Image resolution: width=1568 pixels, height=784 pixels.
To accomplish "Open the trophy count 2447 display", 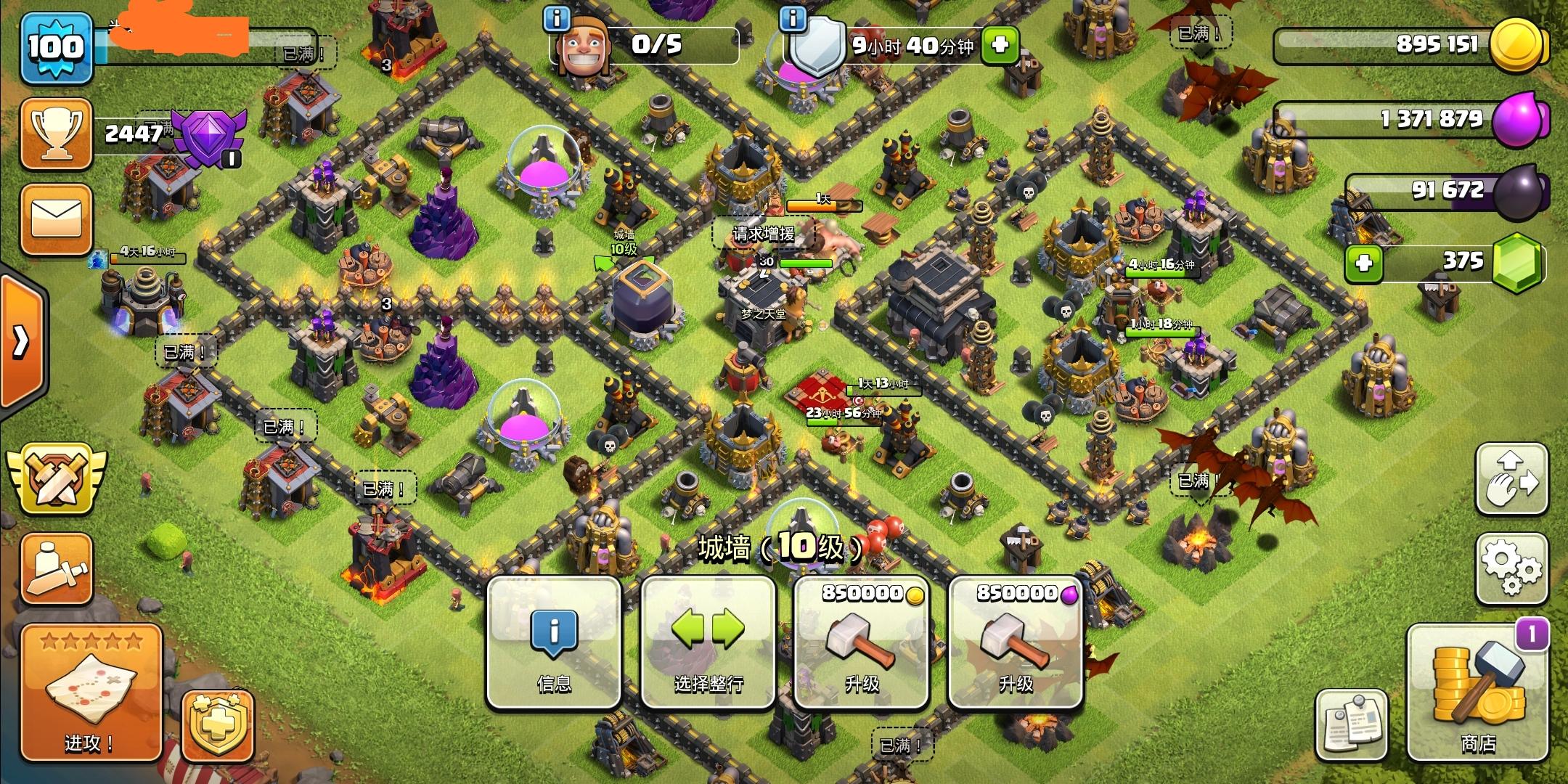I will click(133, 134).
